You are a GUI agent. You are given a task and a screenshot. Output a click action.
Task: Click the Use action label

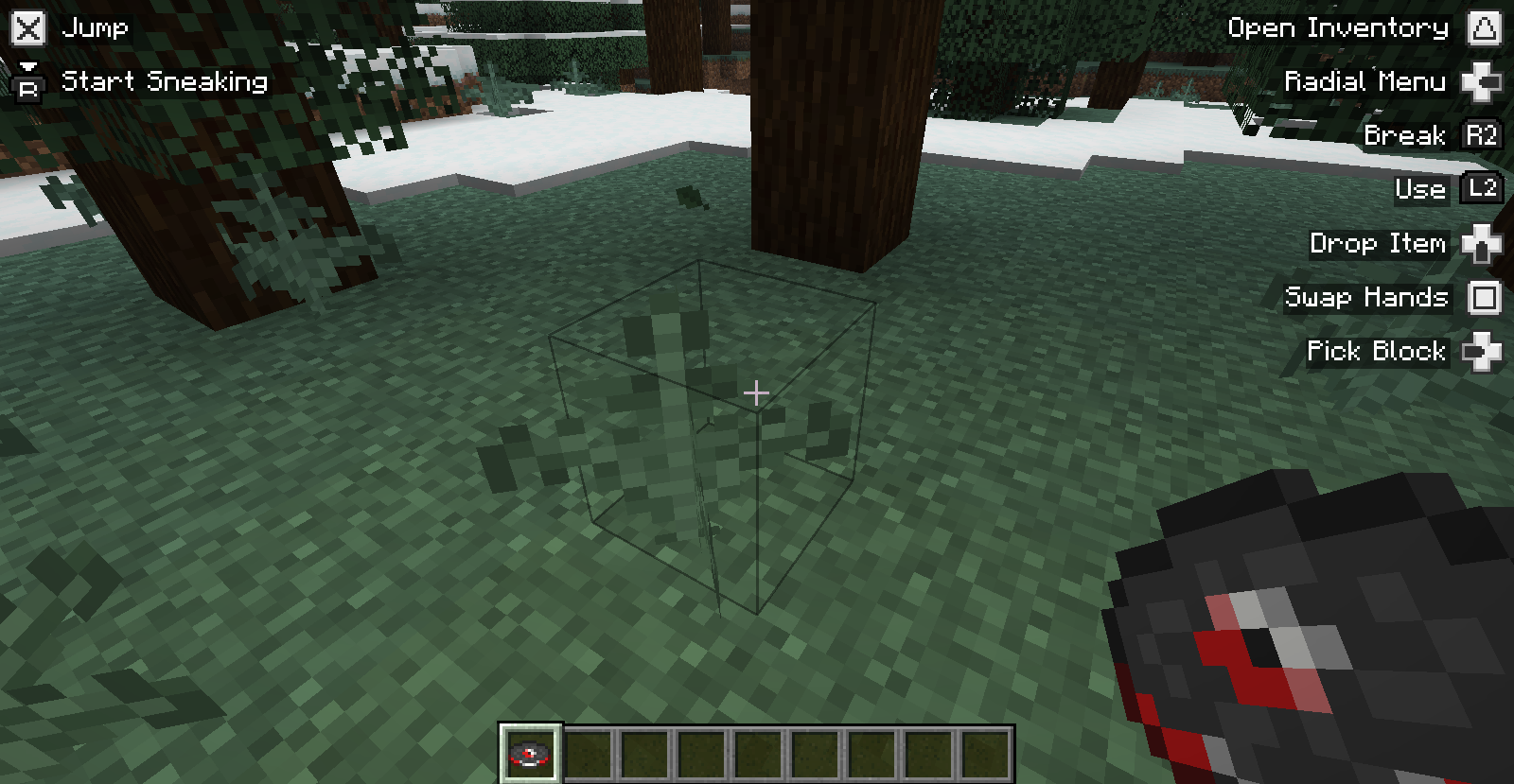coord(1419,189)
